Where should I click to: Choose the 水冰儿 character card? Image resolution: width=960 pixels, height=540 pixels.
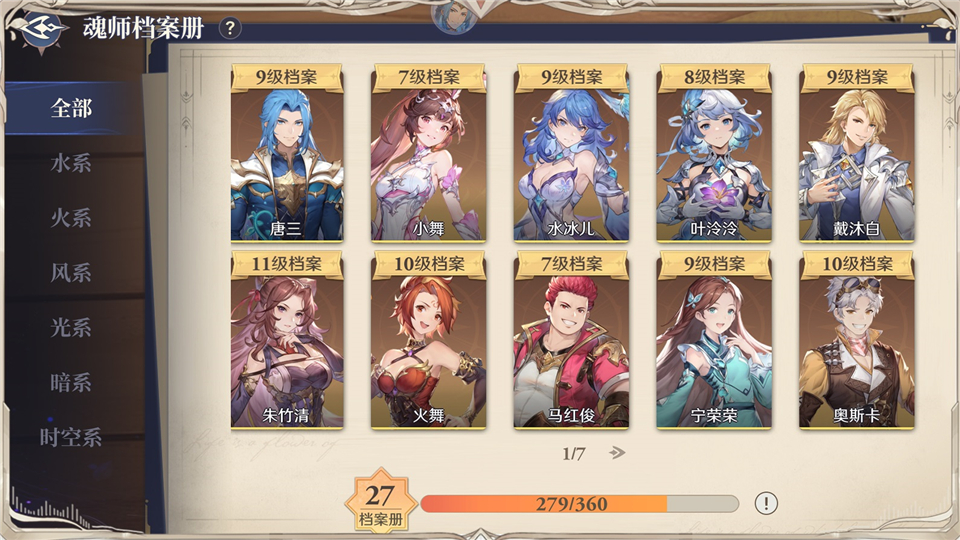pos(571,160)
